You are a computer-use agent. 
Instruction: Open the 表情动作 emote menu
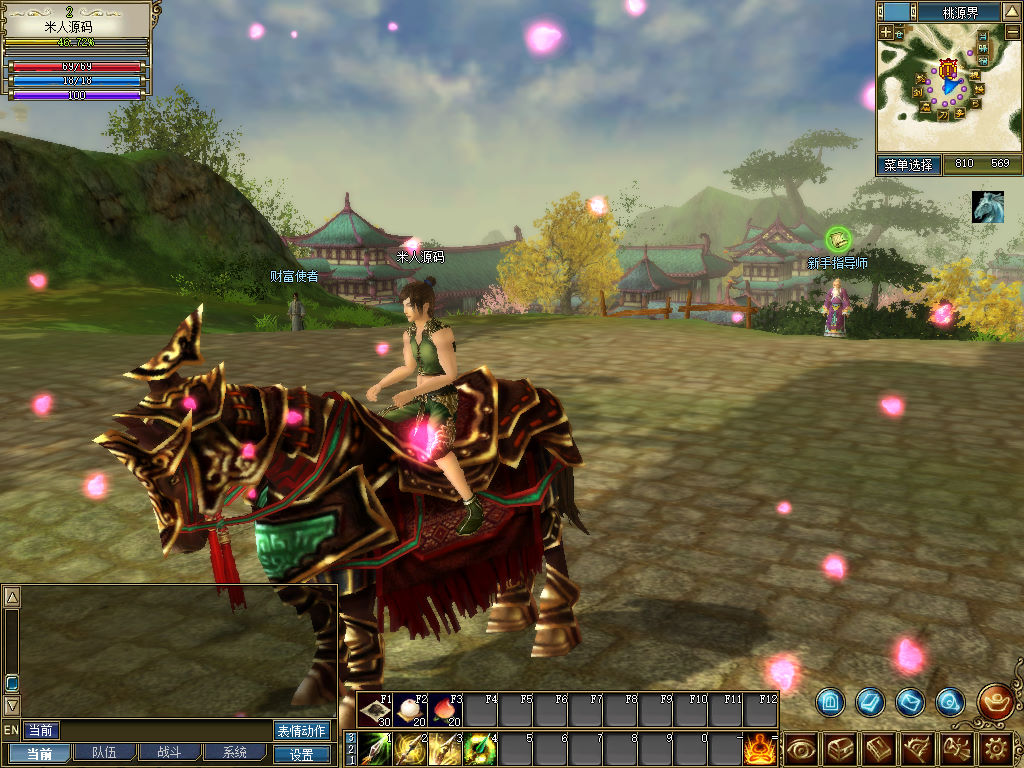[301, 731]
